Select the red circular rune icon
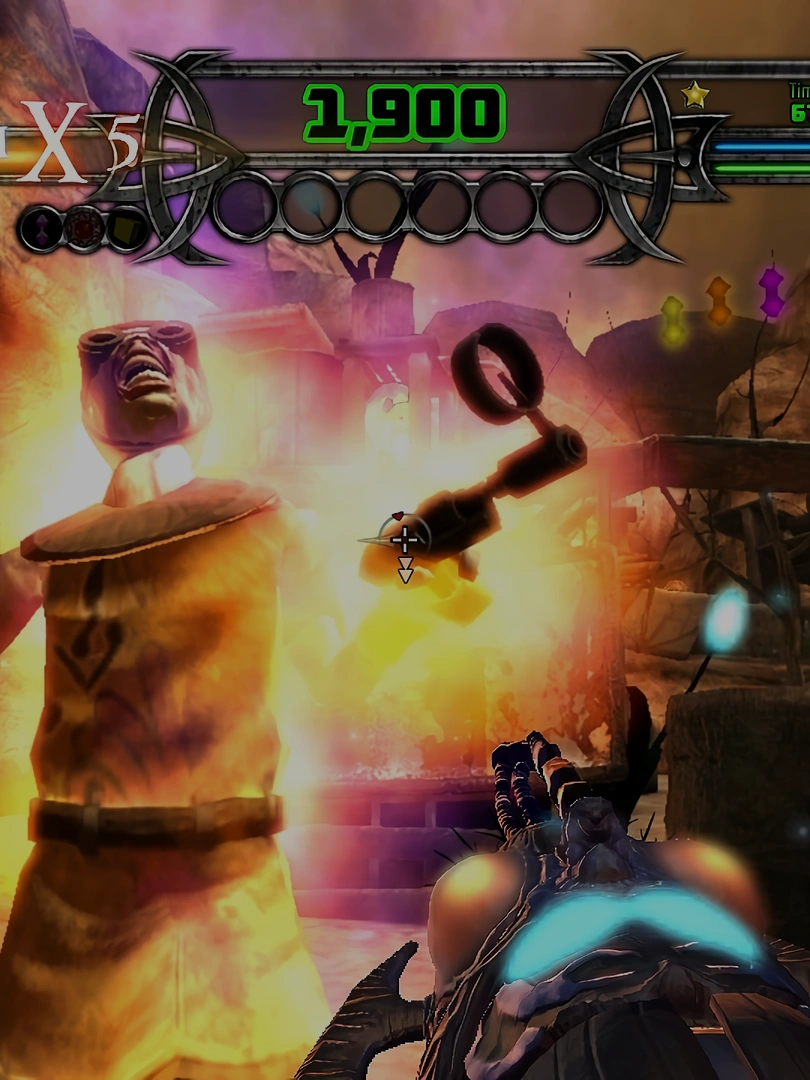 tap(84, 229)
